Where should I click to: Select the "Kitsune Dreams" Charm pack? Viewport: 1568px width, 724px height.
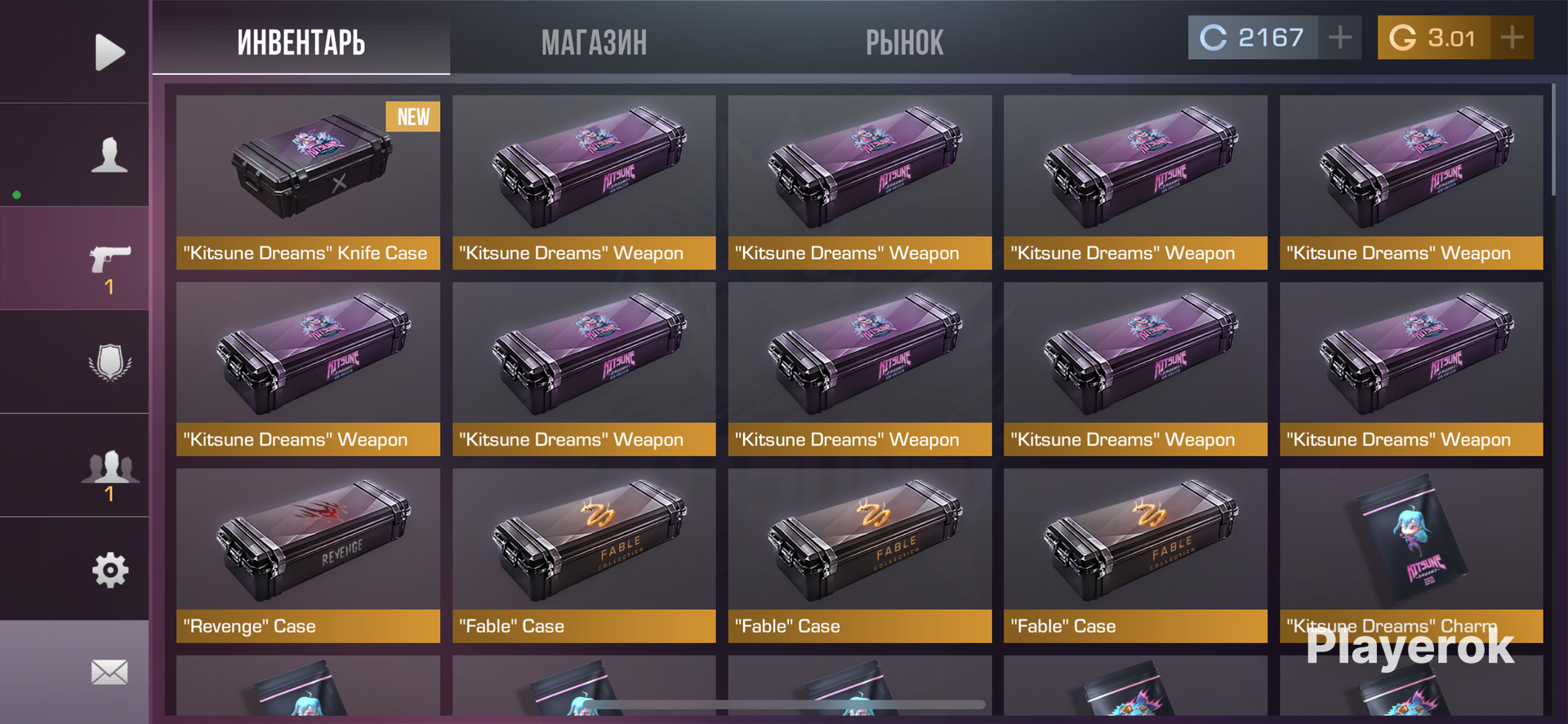pyautogui.click(x=1411, y=555)
